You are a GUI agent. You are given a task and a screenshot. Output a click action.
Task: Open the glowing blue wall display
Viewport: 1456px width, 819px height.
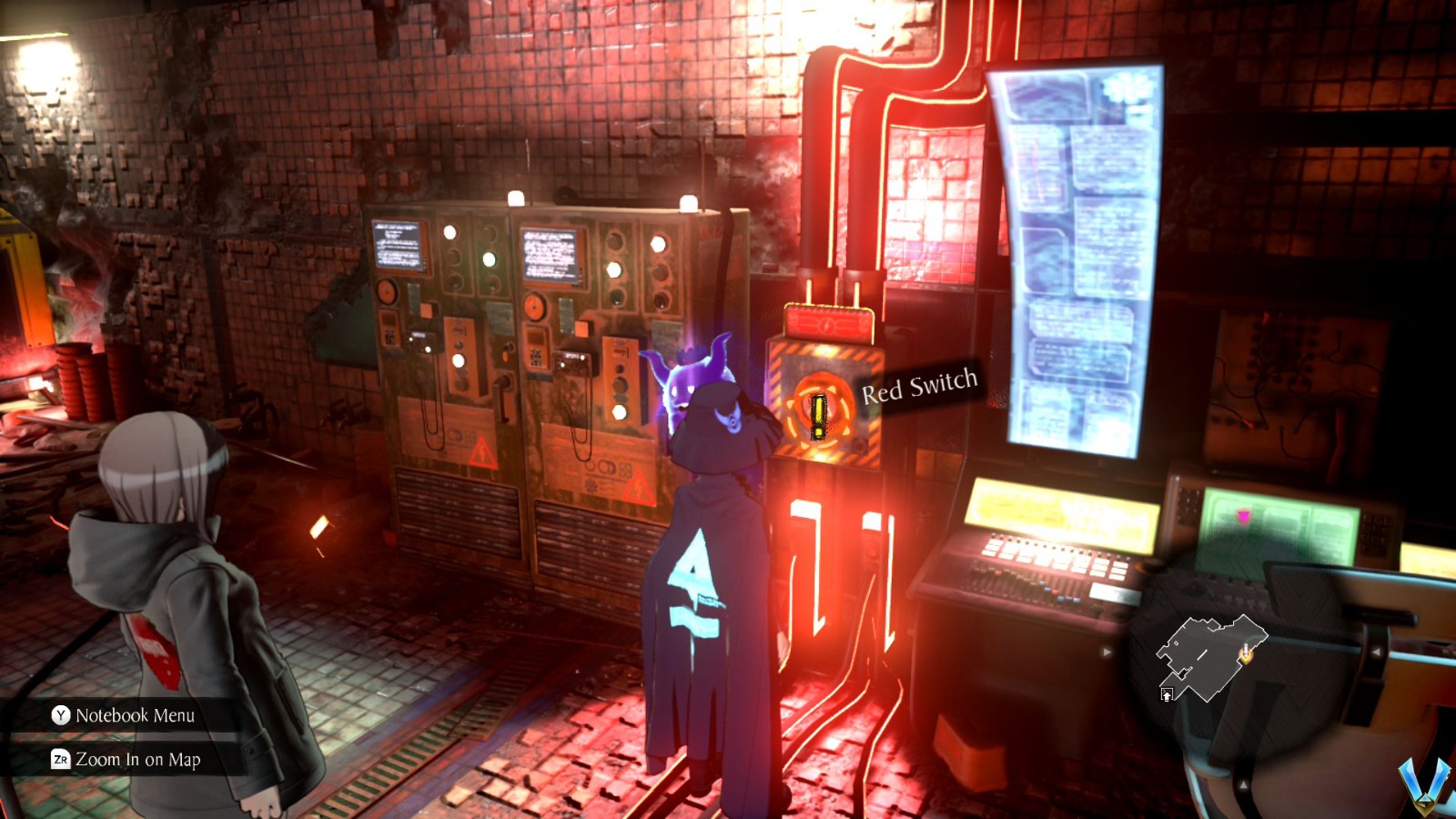click(1074, 255)
